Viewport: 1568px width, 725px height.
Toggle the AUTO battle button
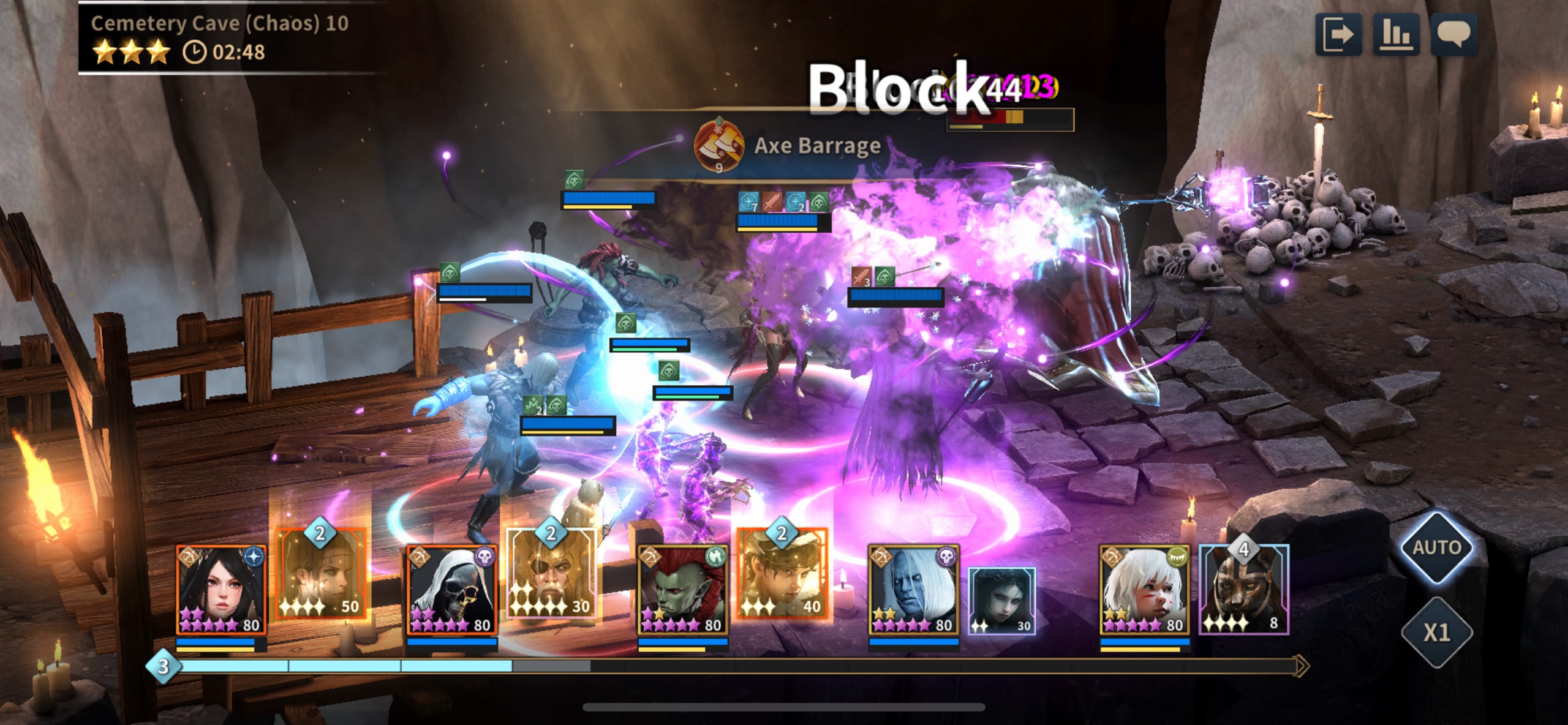point(1436,547)
